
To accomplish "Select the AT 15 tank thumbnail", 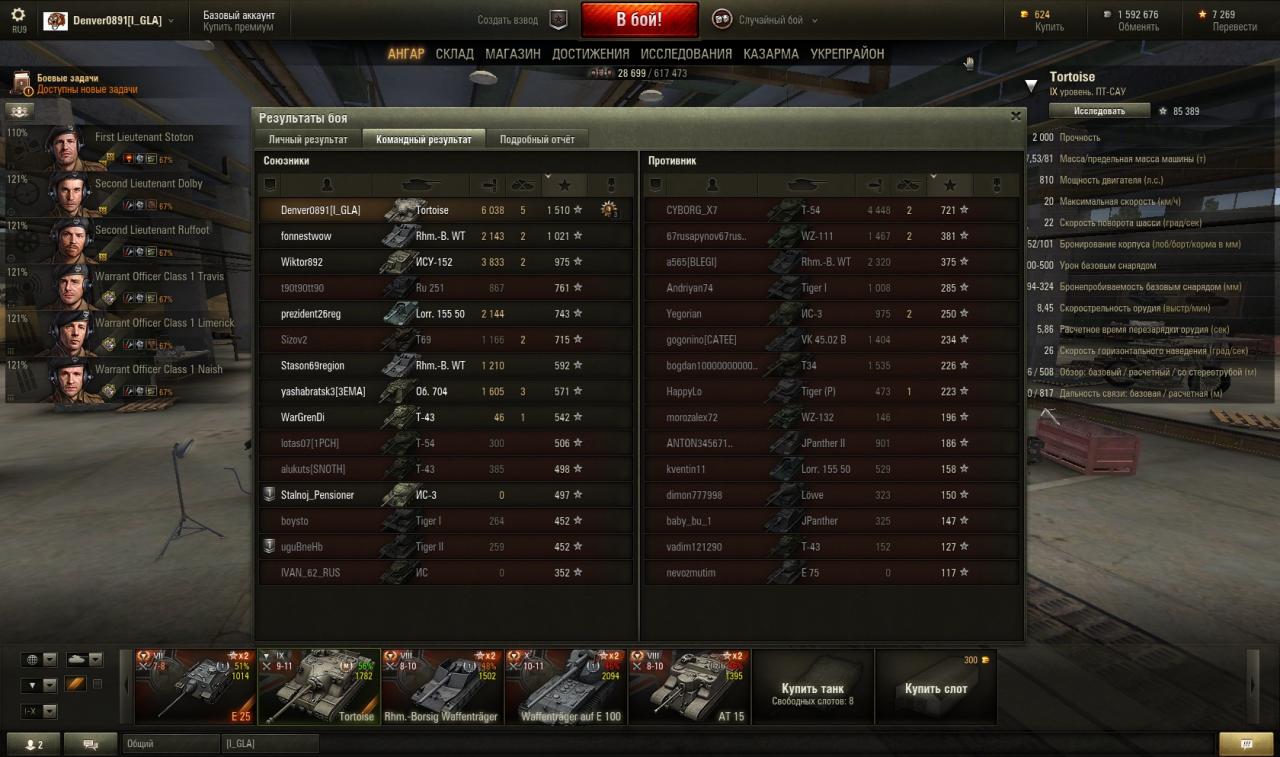I will pos(689,686).
